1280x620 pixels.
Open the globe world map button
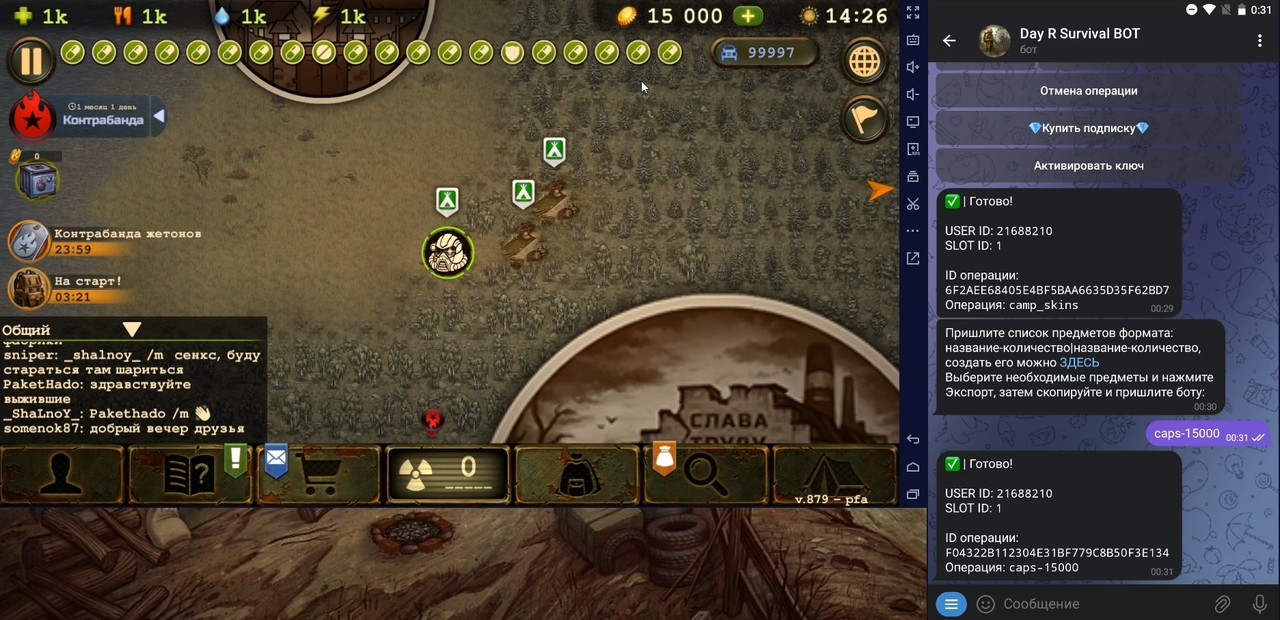(865, 62)
